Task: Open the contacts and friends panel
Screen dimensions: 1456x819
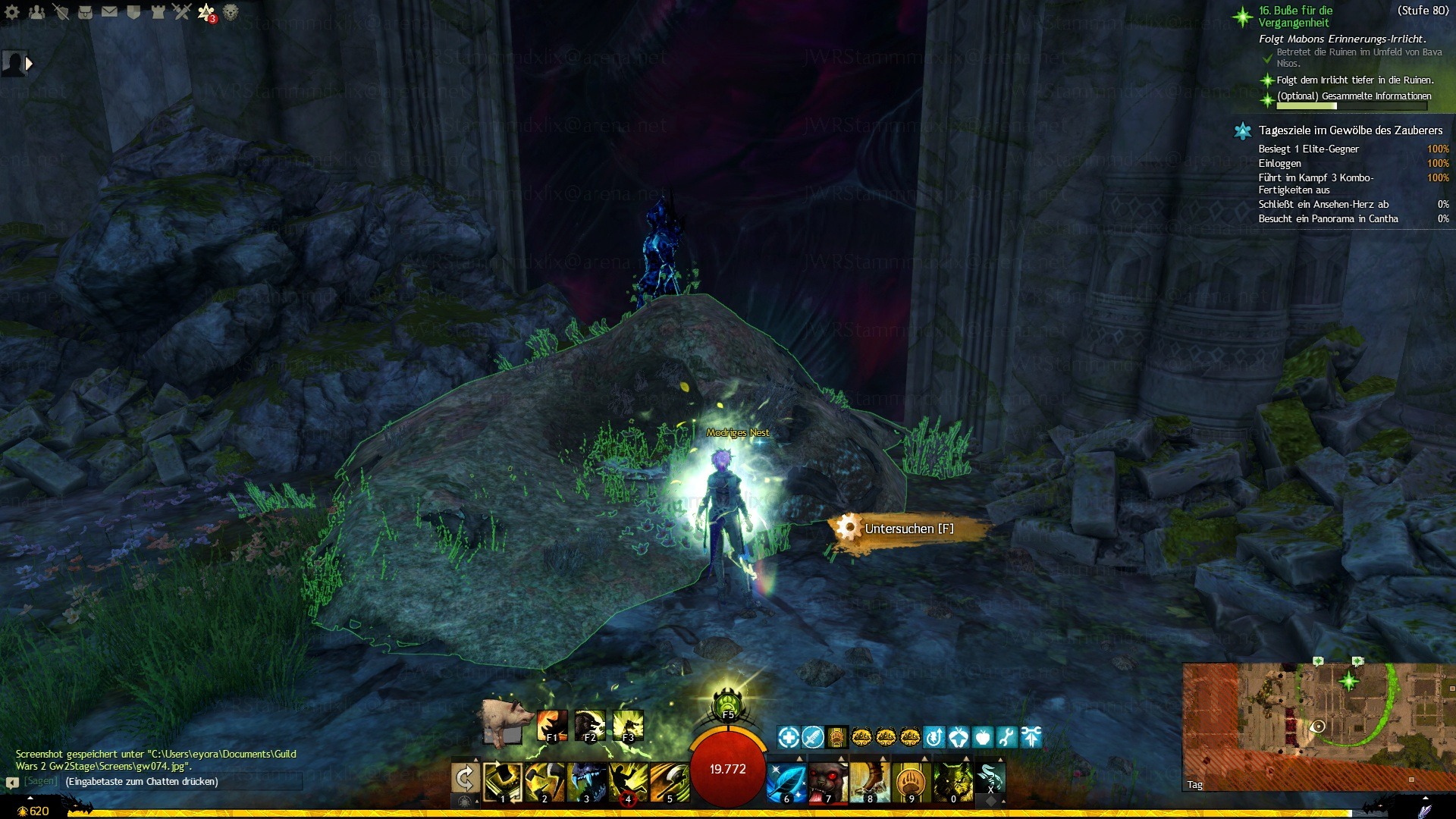Action: tap(36, 12)
